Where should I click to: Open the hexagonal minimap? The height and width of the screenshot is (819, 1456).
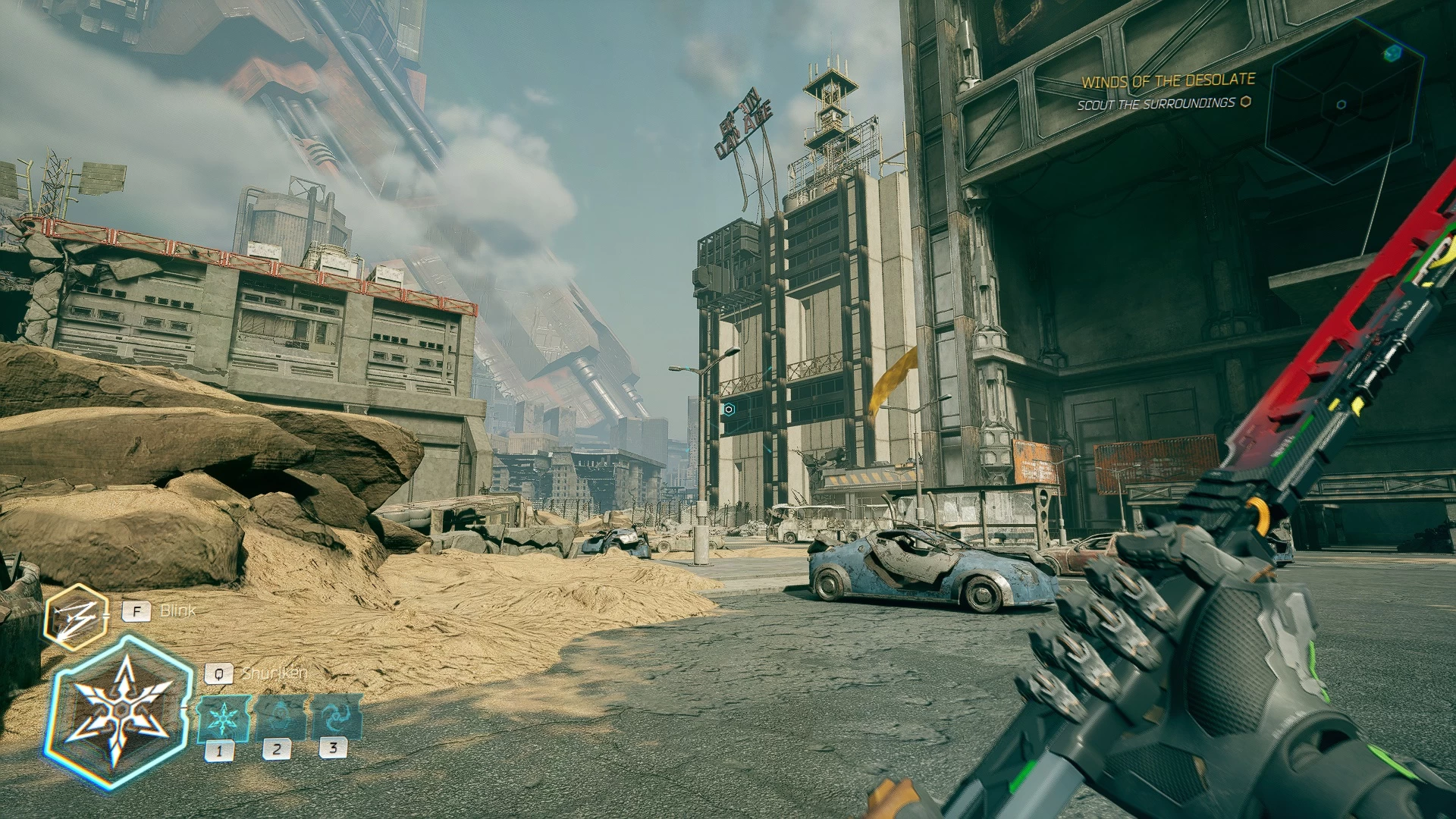1343,103
